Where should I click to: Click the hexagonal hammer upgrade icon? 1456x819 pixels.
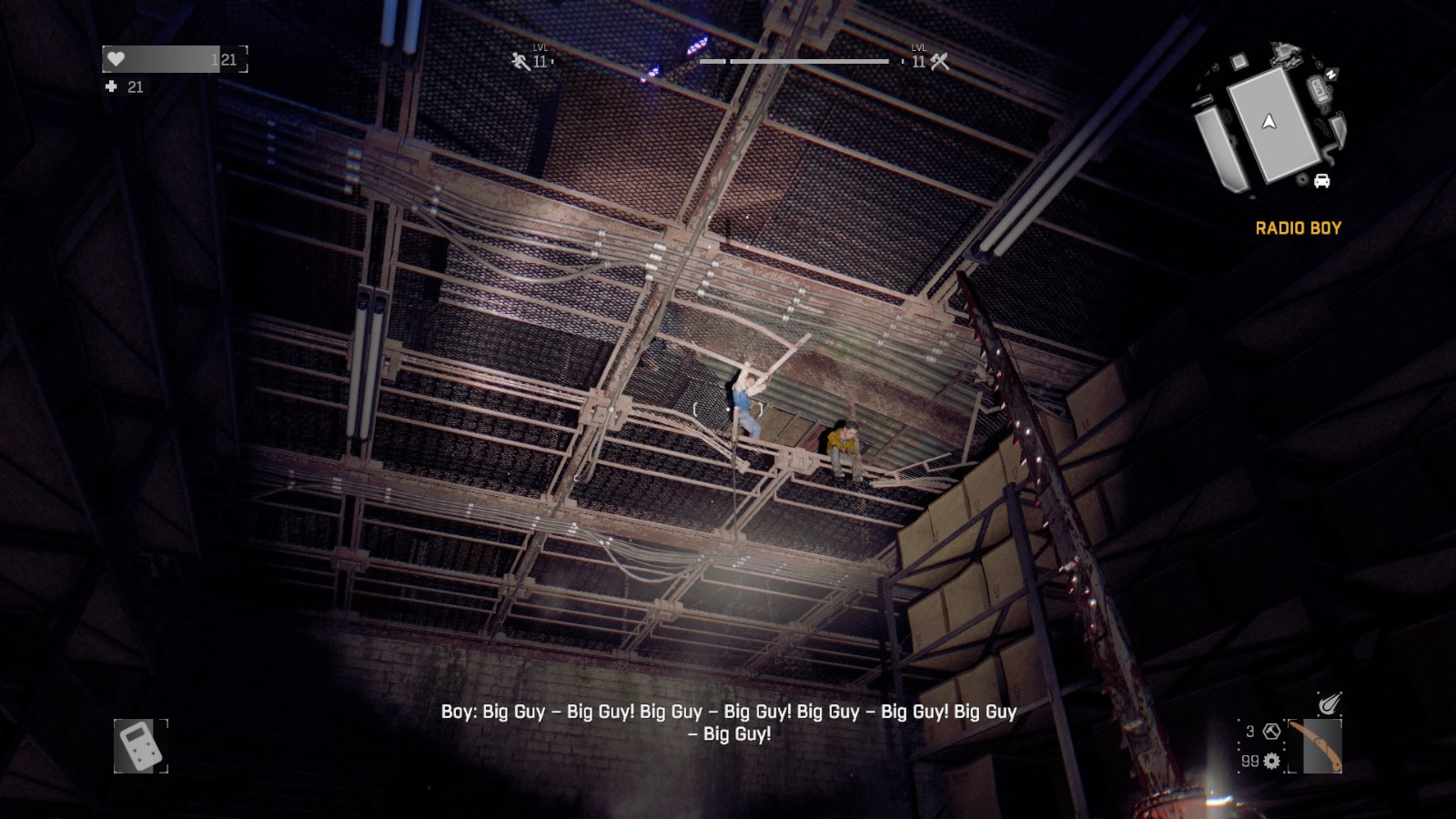[x=1271, y=732]
